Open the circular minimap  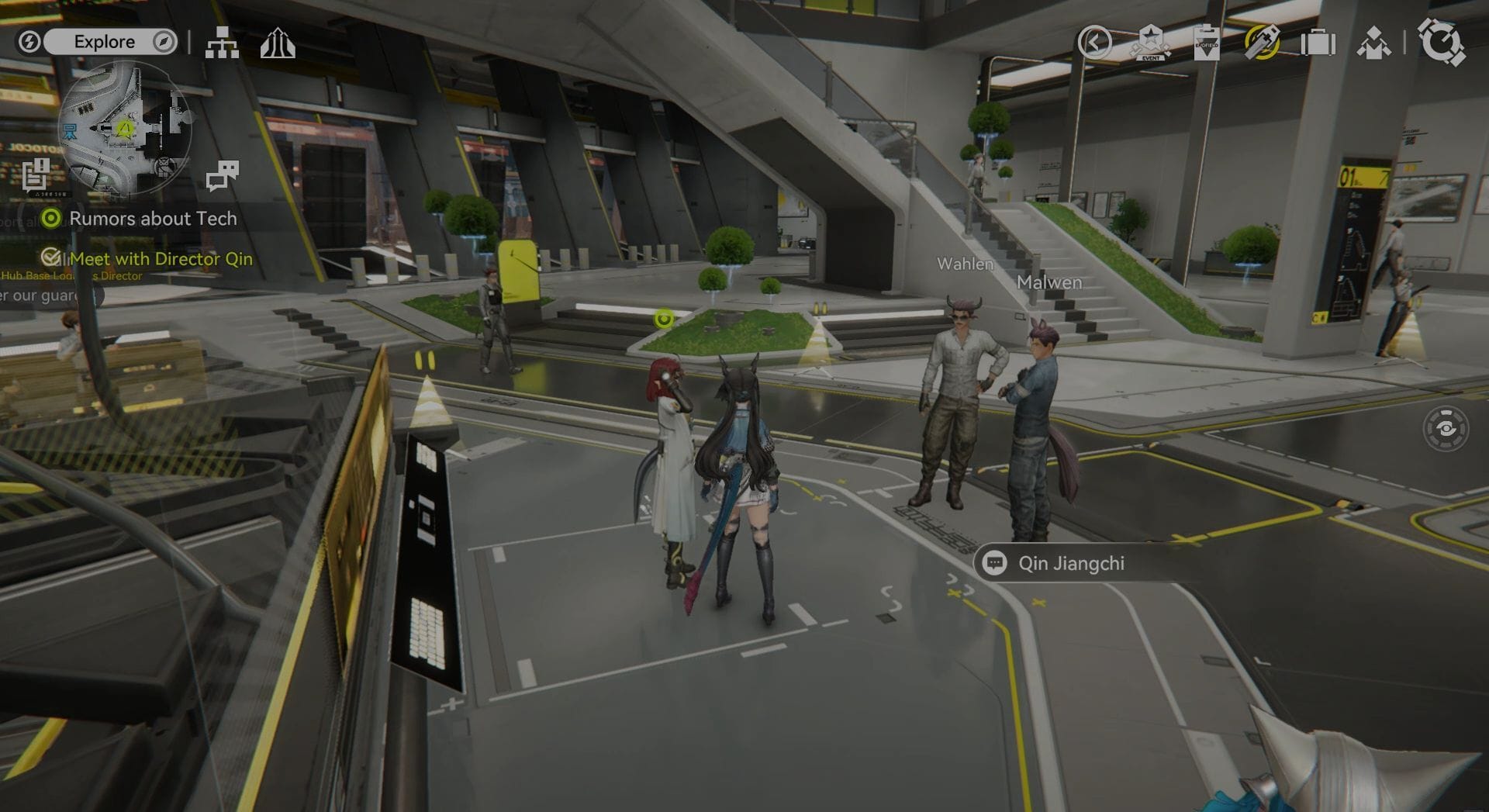click(124, 129)
